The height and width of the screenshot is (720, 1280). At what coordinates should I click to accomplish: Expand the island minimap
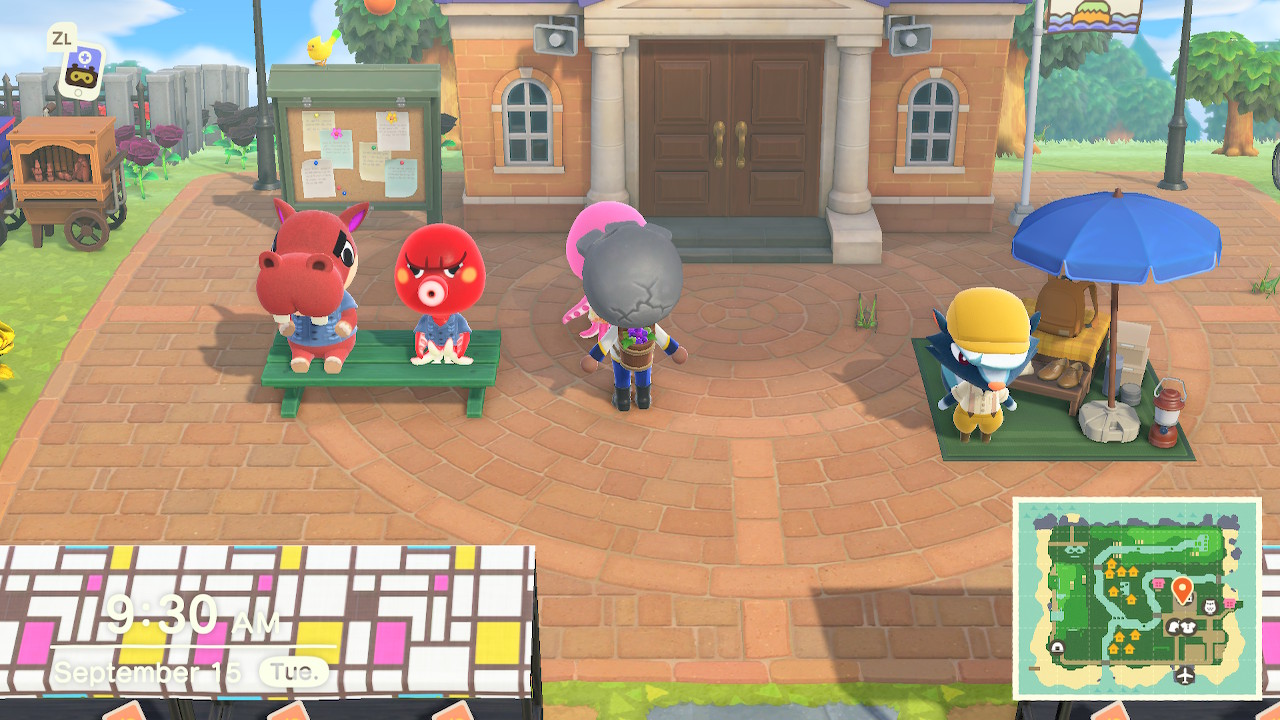click(1136, 598)
